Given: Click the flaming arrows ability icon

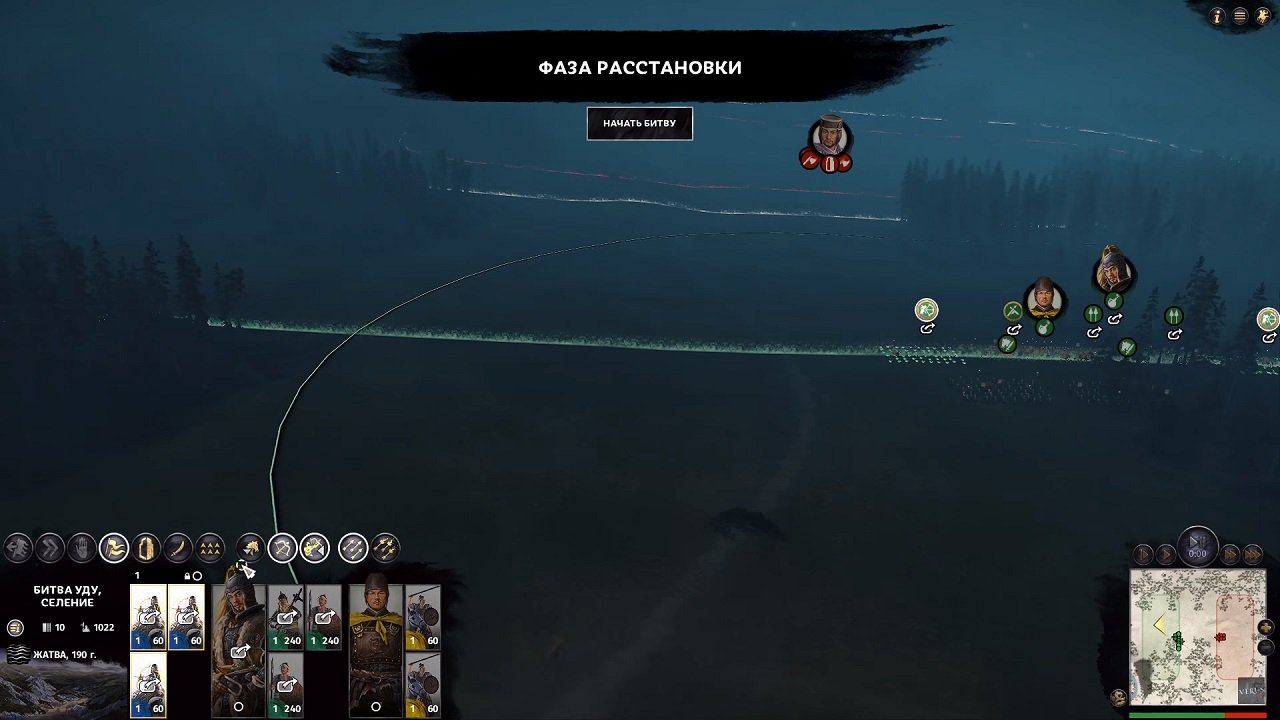Looking at the screenshot, I should pos(387,547).
